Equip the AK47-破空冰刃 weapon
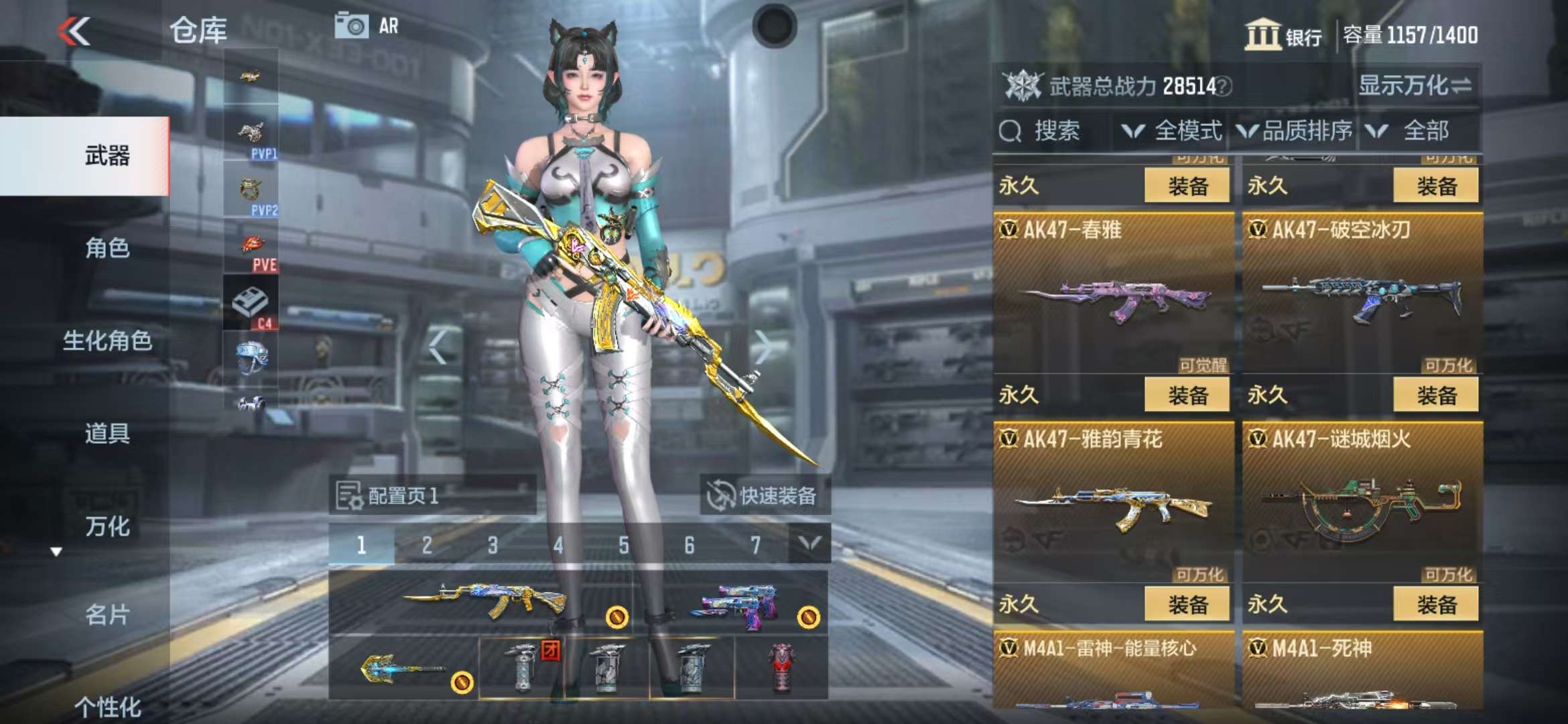Screen dimensions: 1568x724 (x=1435, y=395)
